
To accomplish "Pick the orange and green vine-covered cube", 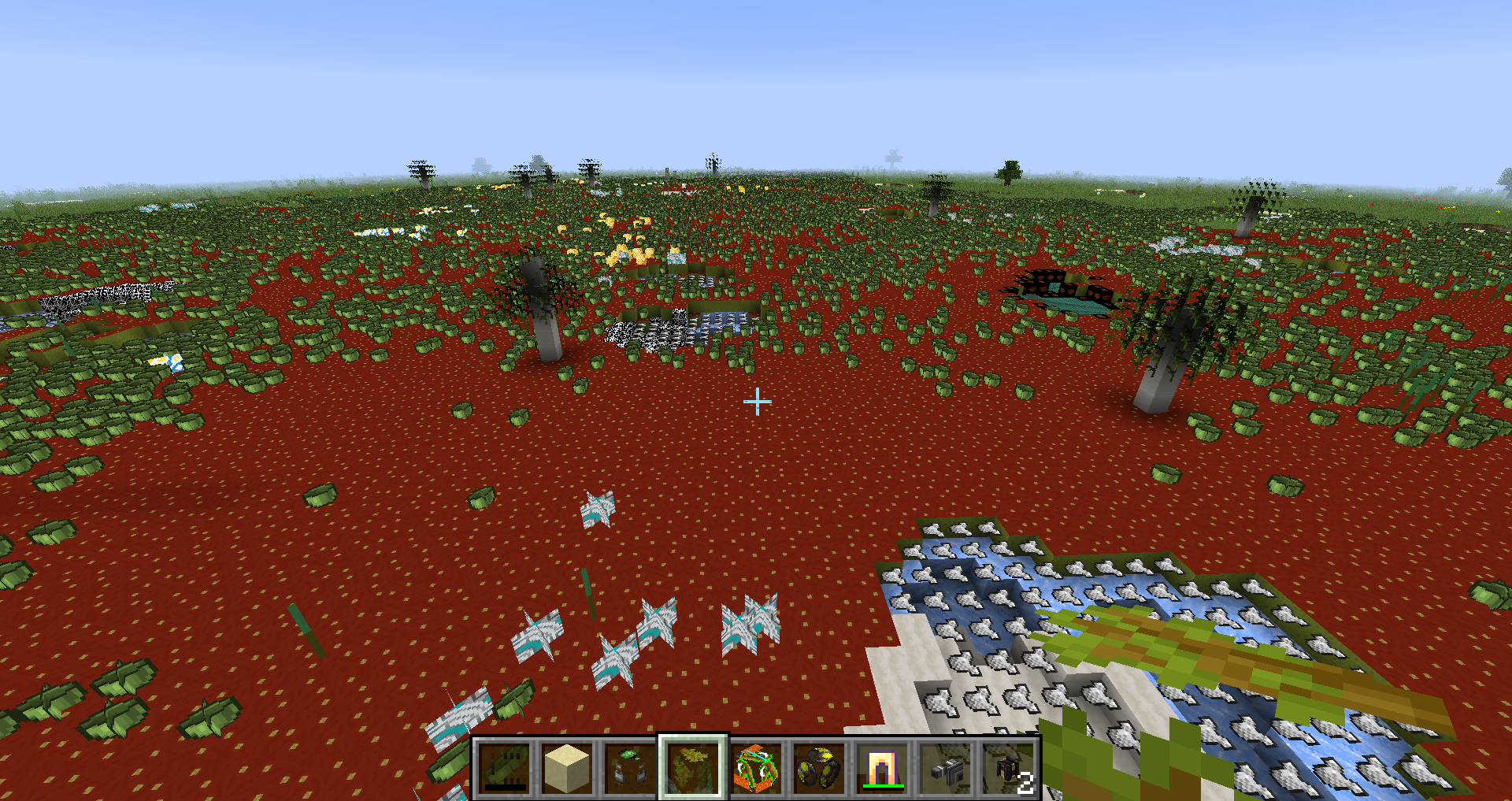I will click(756, 768).
